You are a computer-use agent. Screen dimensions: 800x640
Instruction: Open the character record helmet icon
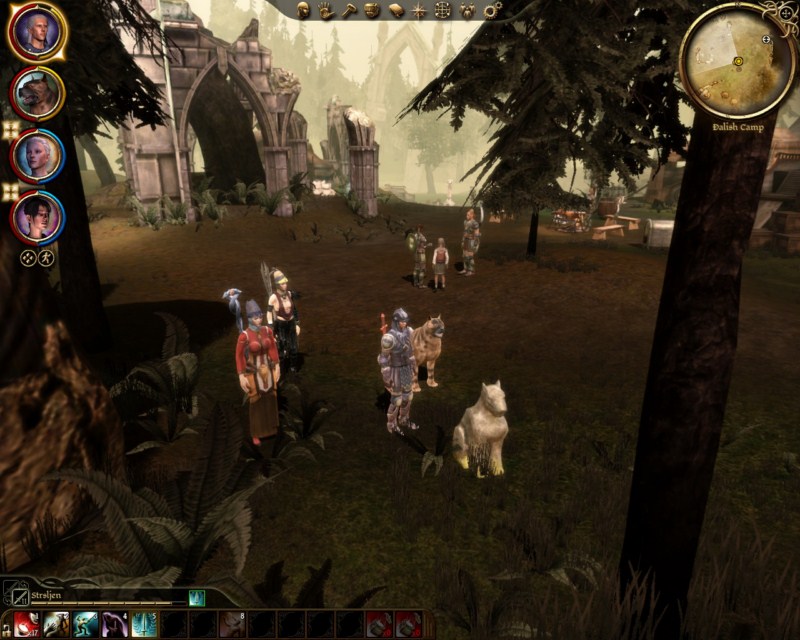[304, 10]
